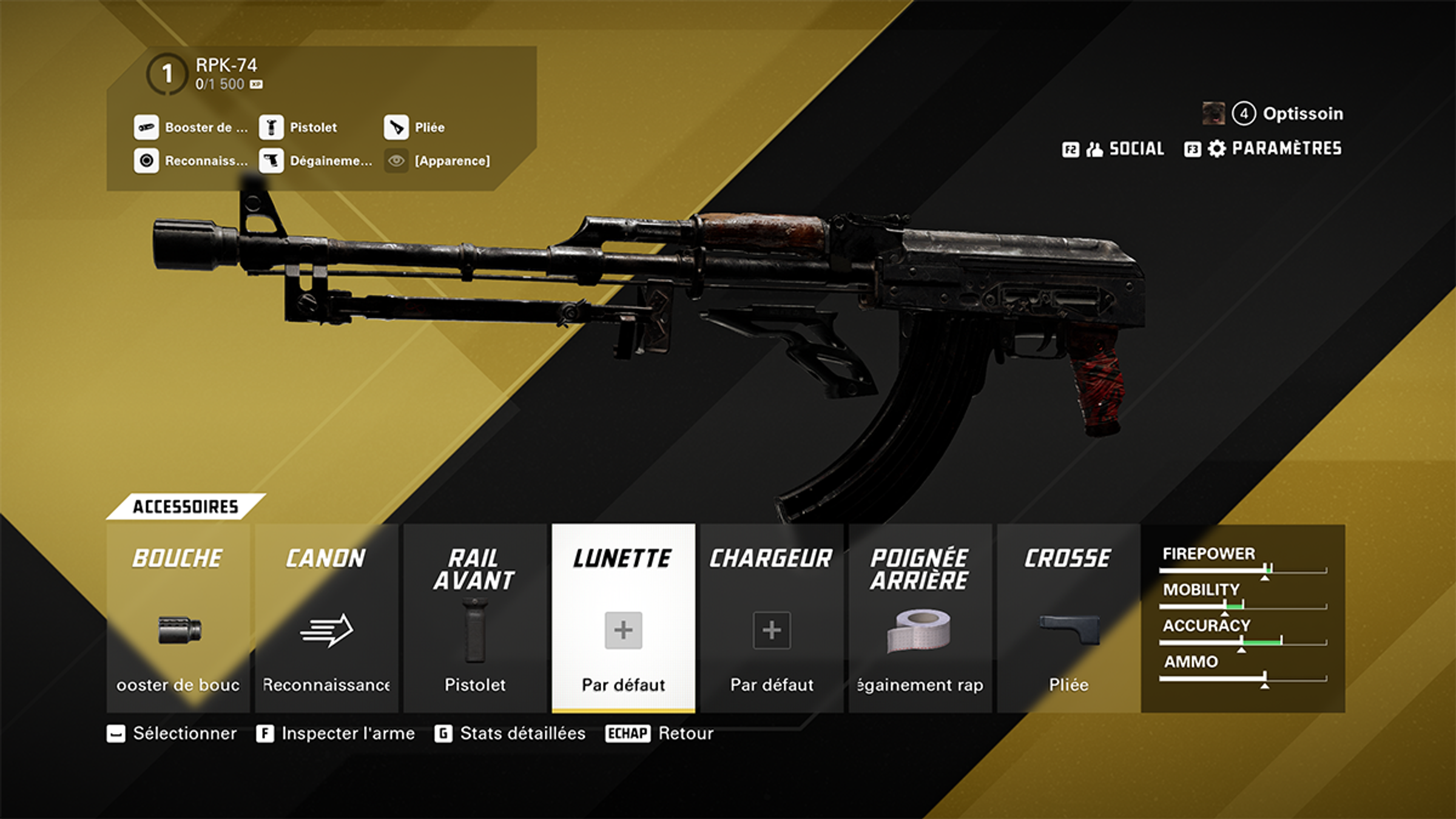Click the Pliée stock summary icon
Screen dimensions: 1456x819
tap(396, 127)
